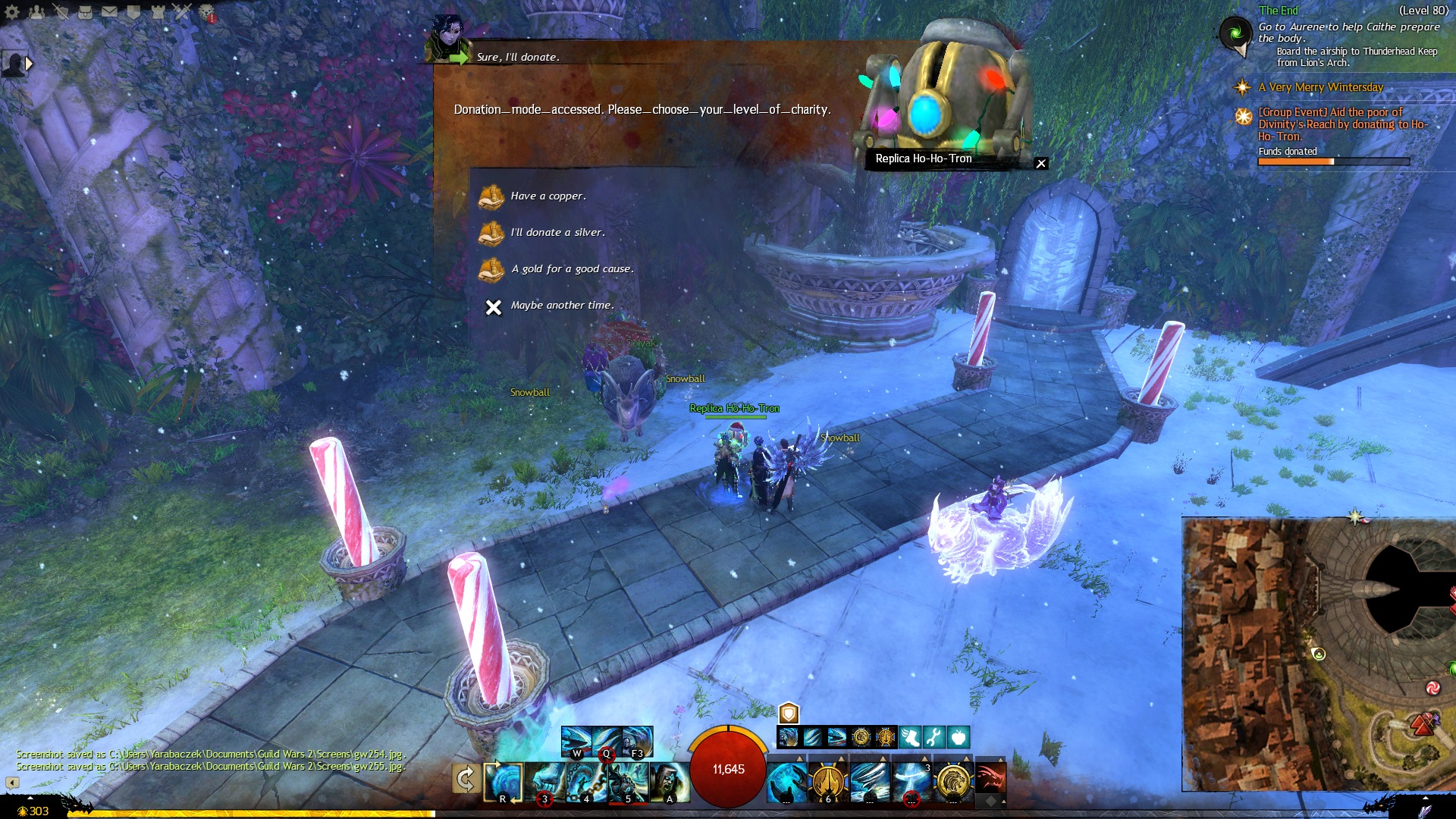The image size is (1456, 819).
Task: Open the Black Lion Trading Post lion icon
Action: coord(206,12)
